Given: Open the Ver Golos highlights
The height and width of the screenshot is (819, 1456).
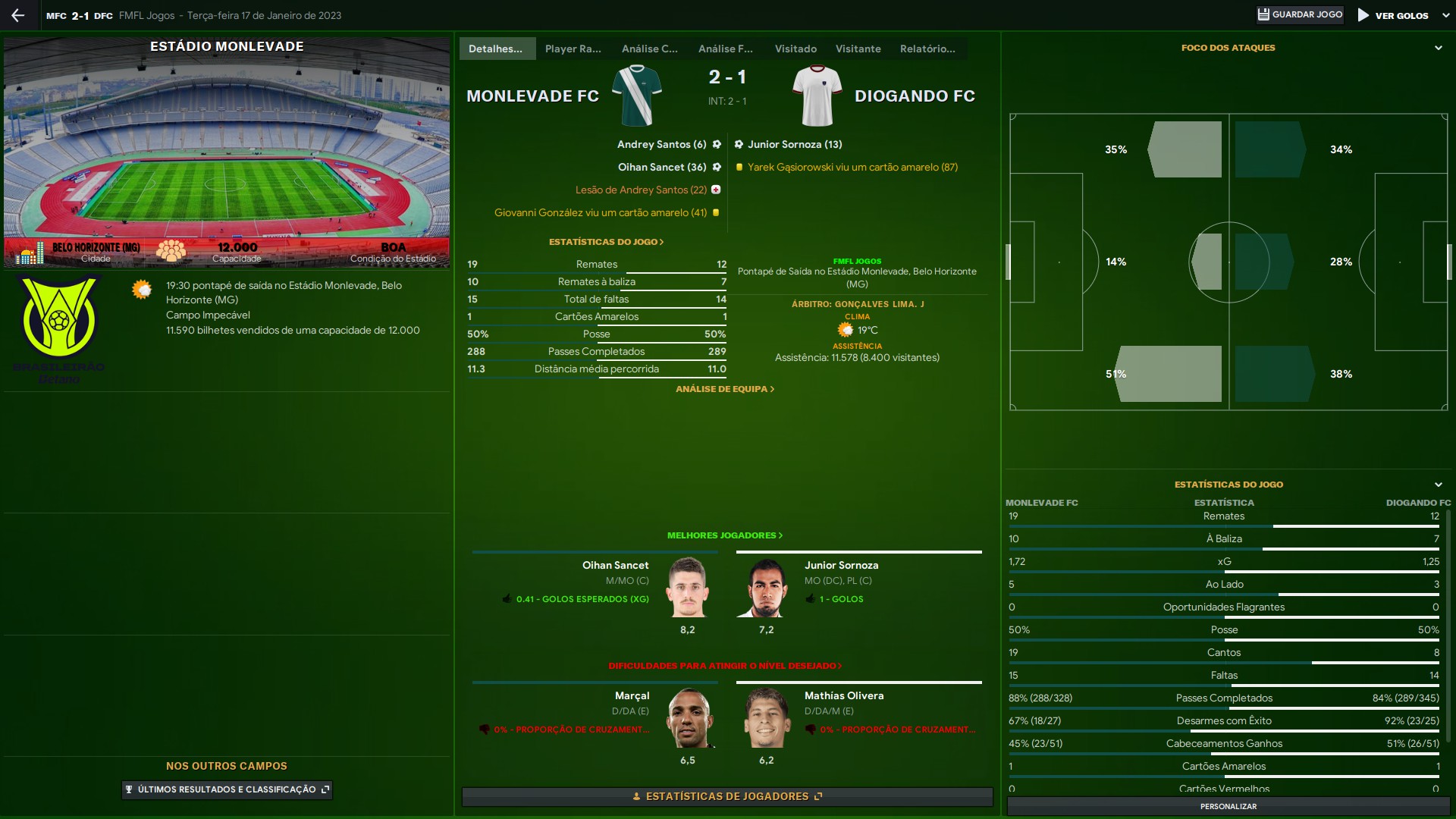Looking at the screenshot, I should click(1394, 15).
